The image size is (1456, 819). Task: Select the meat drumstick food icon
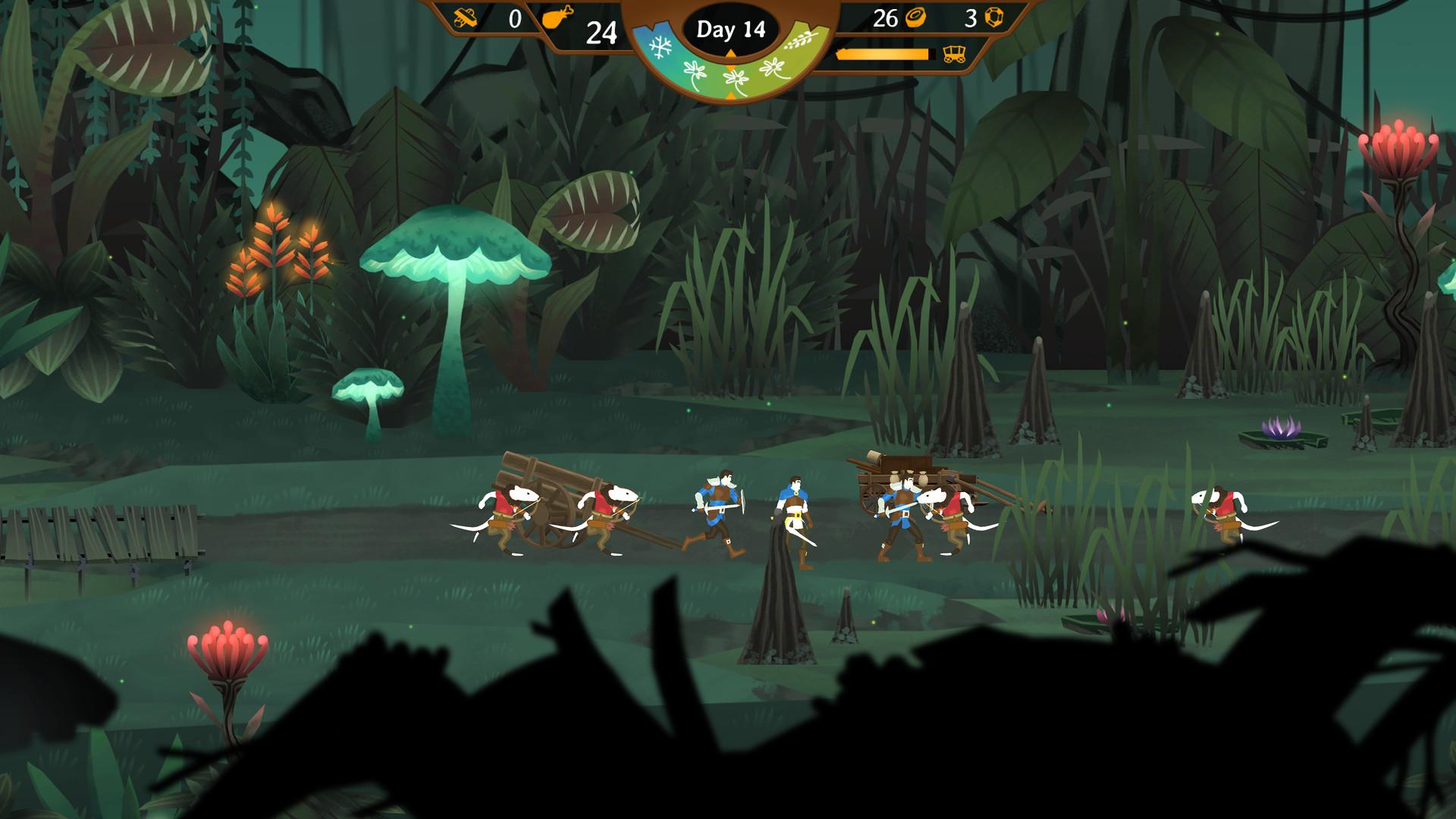pyautogui.click(x=558, y=17)
